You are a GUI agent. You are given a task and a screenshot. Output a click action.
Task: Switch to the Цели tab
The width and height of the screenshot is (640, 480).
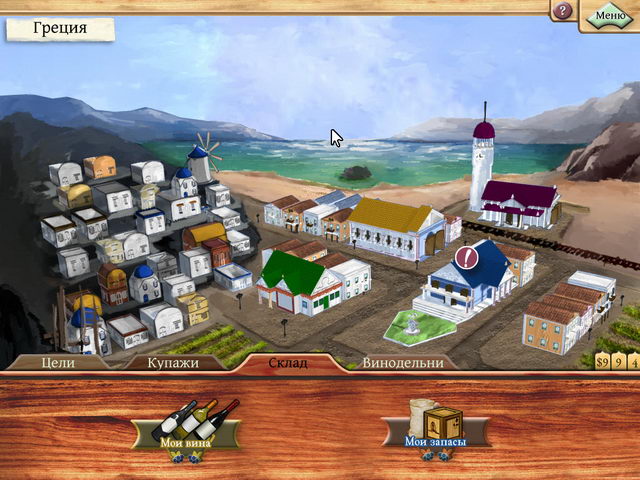(x=59, y=362)
